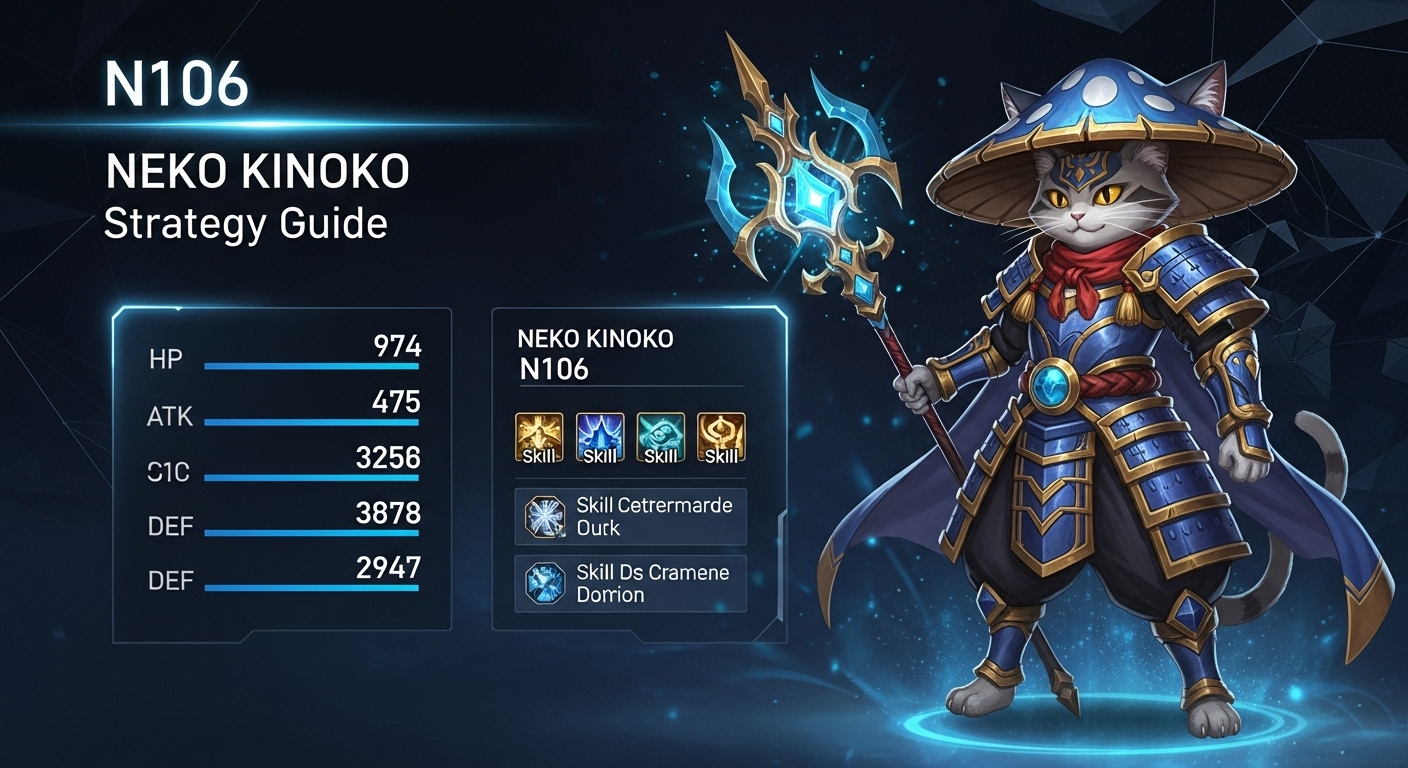The height and width of the screenshot is (768, 1408).
Task: Select the blue ice spike skill icon
Action: click(600, 437)
